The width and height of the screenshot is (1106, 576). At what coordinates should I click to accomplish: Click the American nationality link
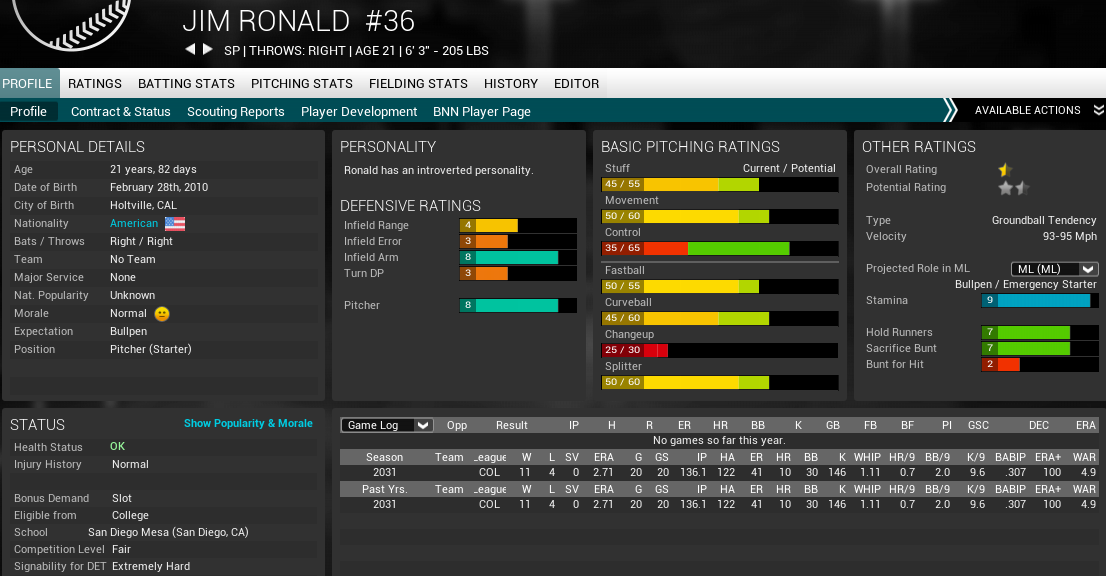pos(134,224)
